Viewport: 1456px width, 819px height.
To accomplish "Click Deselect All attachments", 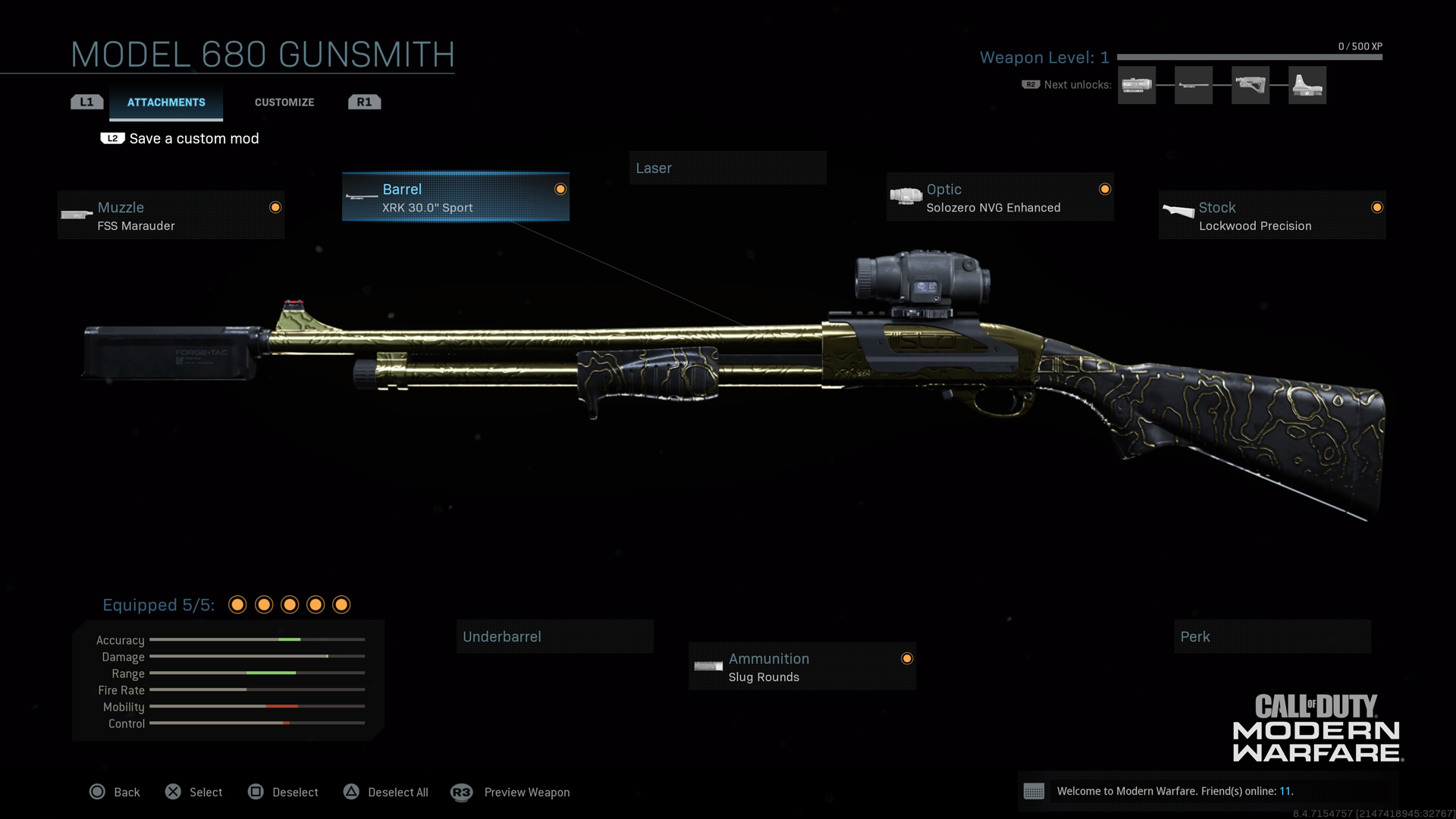I will (x=386, y=792).
